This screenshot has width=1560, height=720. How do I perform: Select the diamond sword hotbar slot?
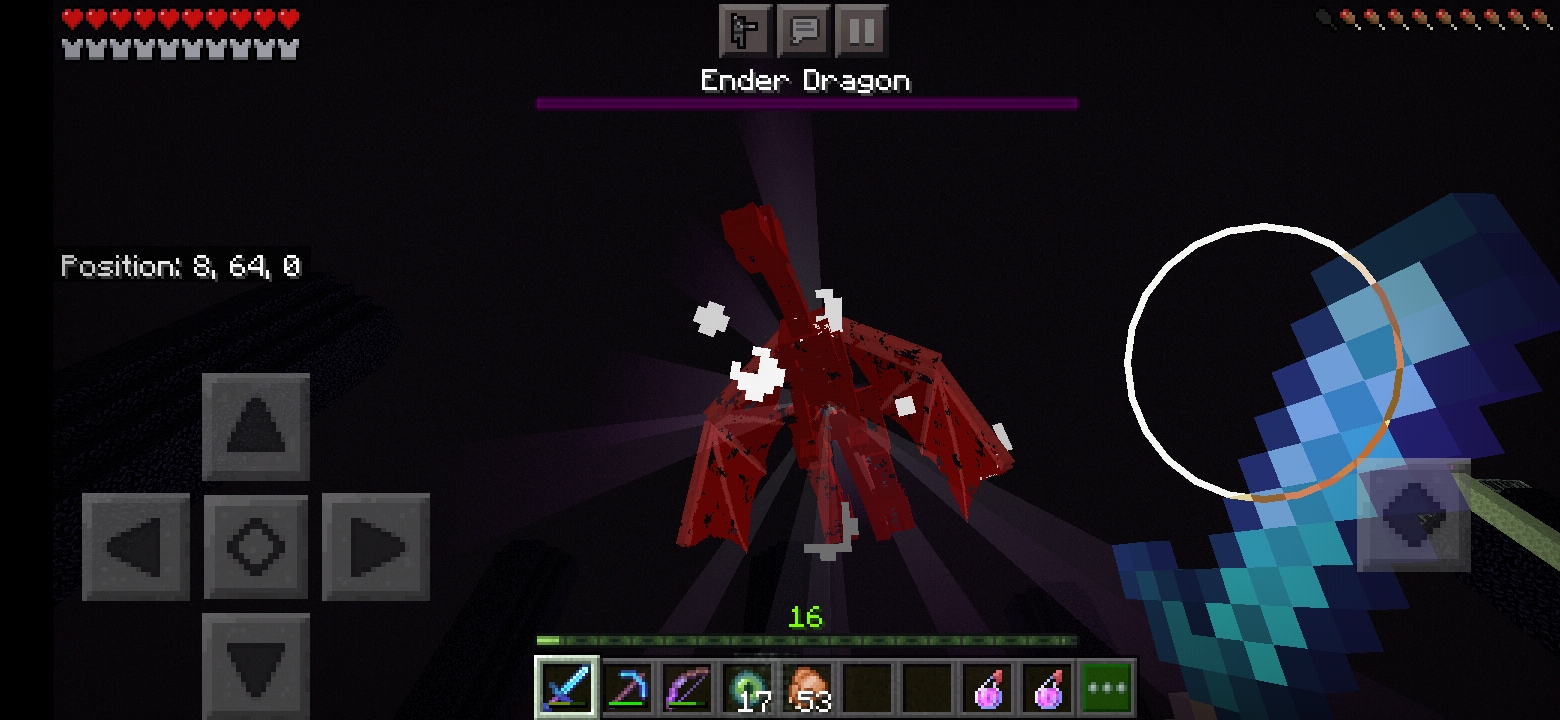[567, 688]
